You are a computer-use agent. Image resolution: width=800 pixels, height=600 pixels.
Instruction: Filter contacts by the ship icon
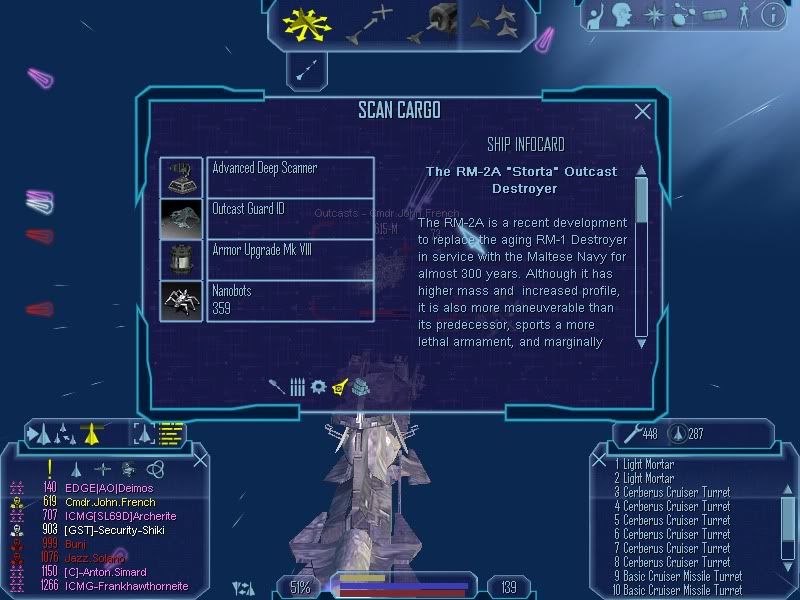coord(76,468)
